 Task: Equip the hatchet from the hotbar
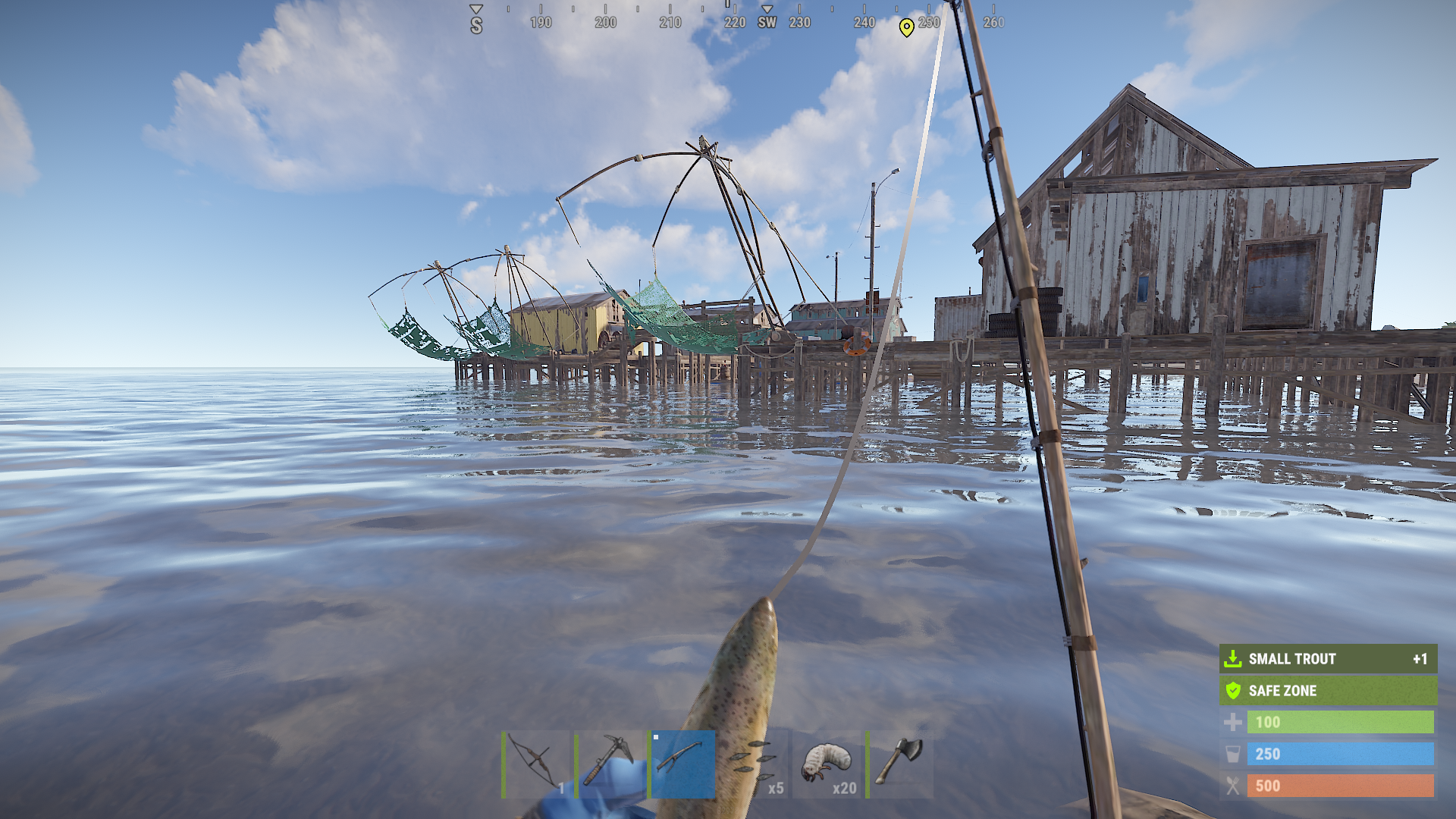coord(900,764)
